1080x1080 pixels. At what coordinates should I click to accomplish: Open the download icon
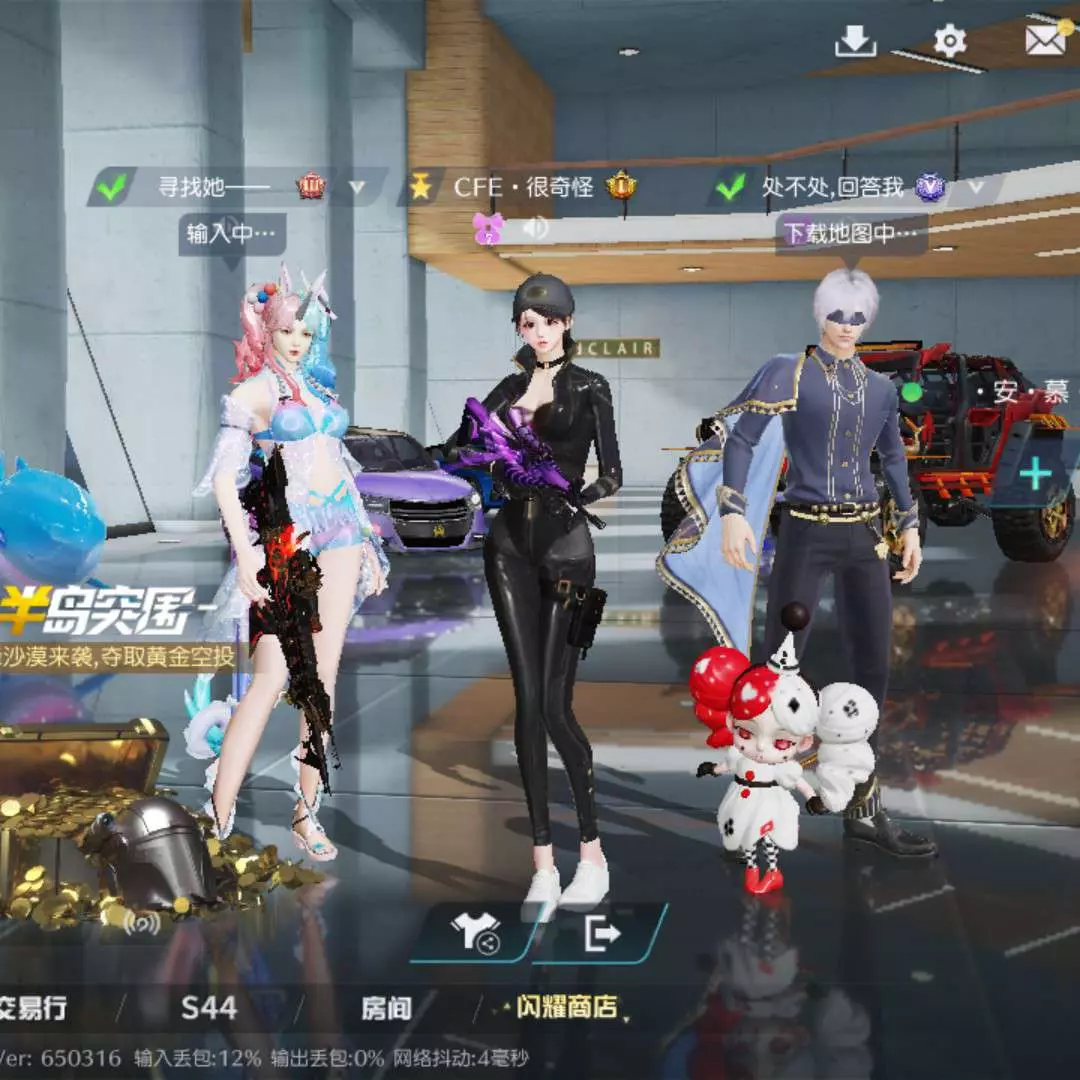[x=855, y=41]
